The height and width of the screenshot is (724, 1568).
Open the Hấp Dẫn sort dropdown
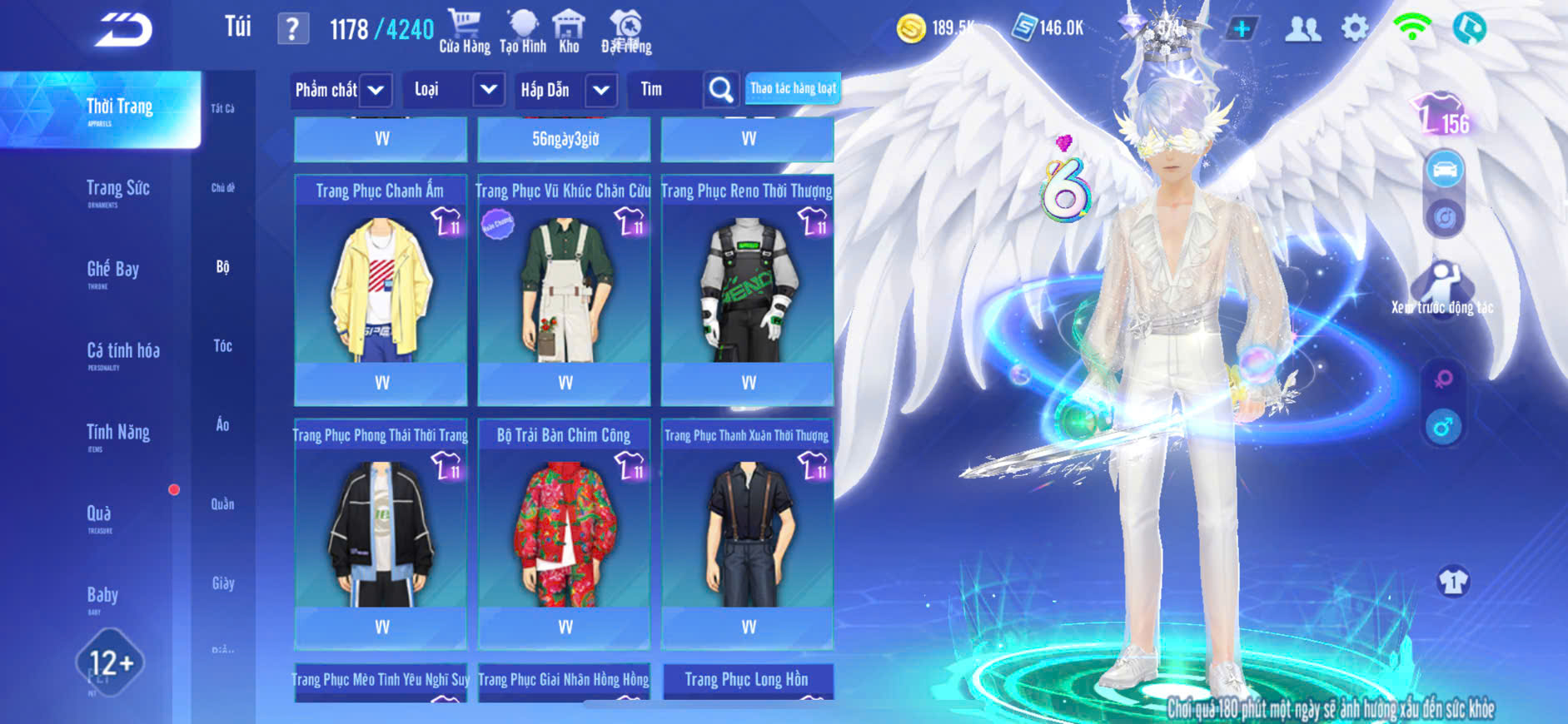566,90
